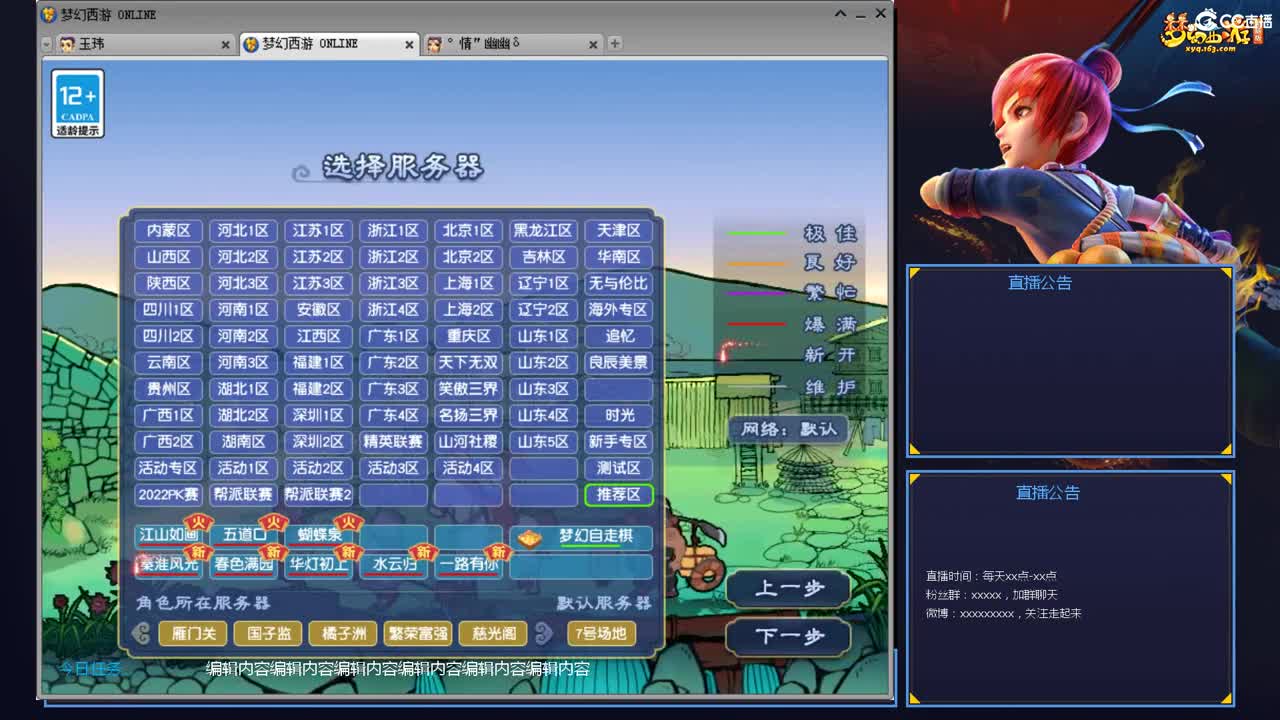Select 7号场地 as default server
The height and width of the screenshot is (720, 1280).
tap(602, 633)
